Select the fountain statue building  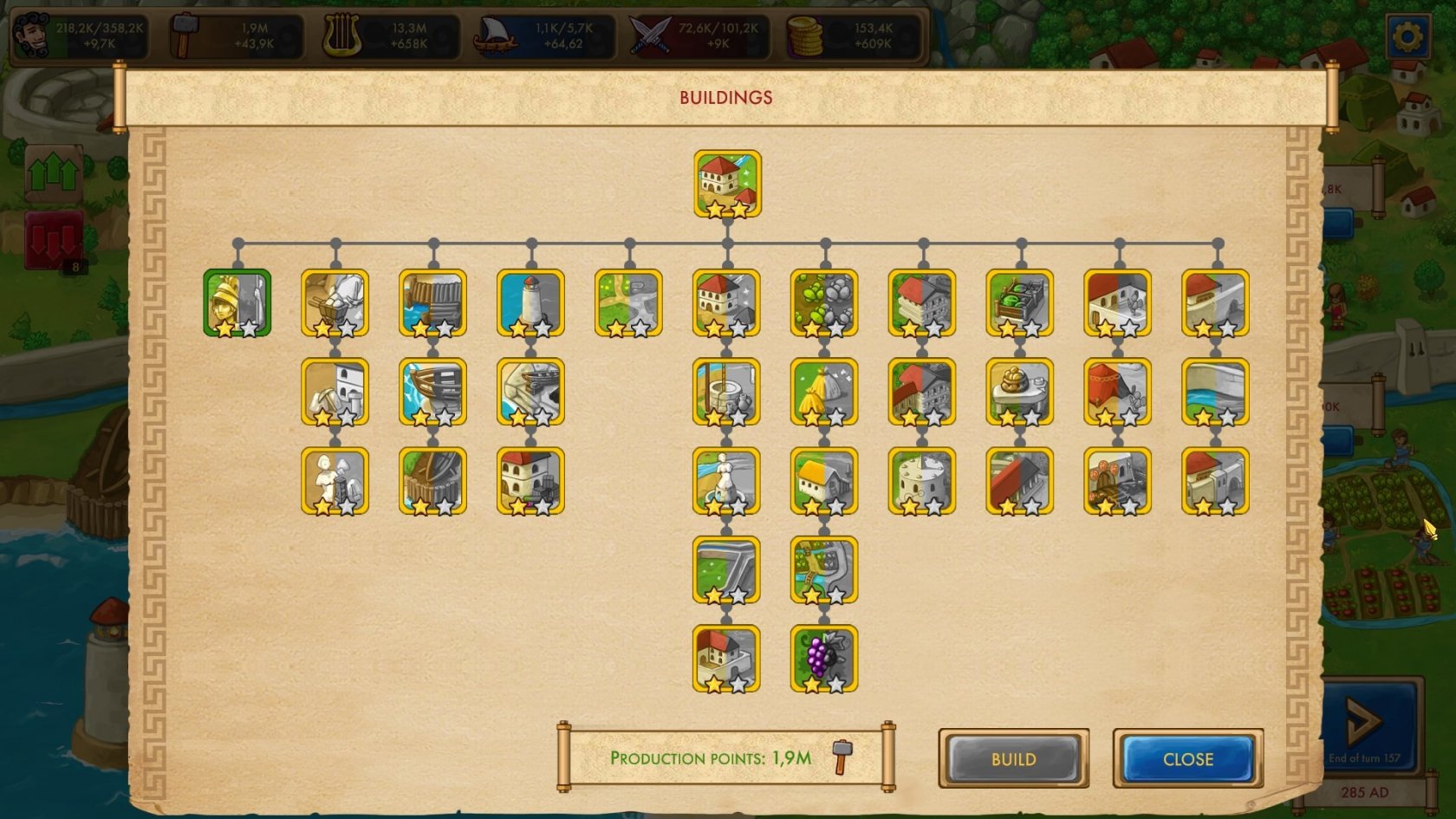point(726,481)
